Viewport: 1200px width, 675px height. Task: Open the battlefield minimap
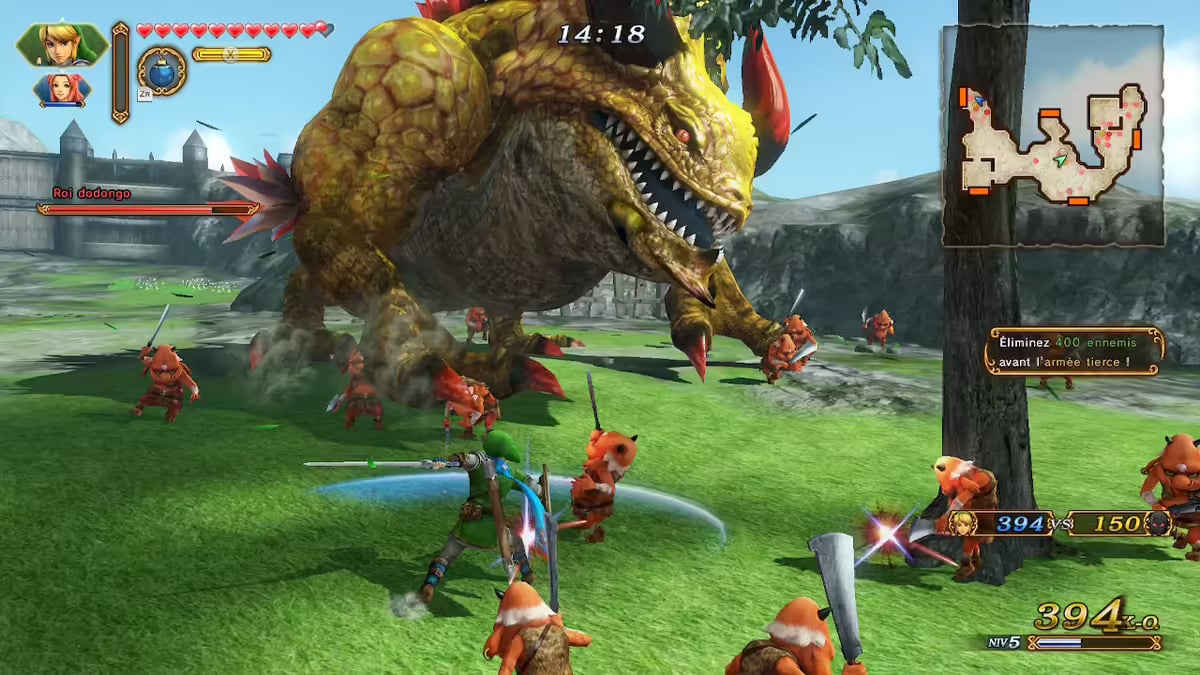pos(1052,135)
